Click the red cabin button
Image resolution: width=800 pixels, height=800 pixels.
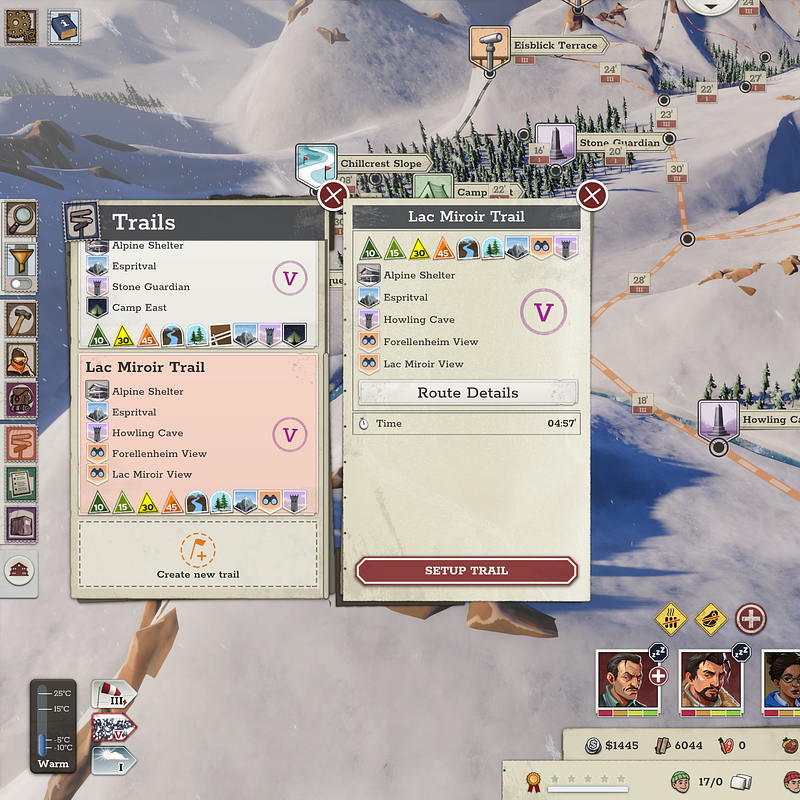pyautogui.click(x=21, y=570)
